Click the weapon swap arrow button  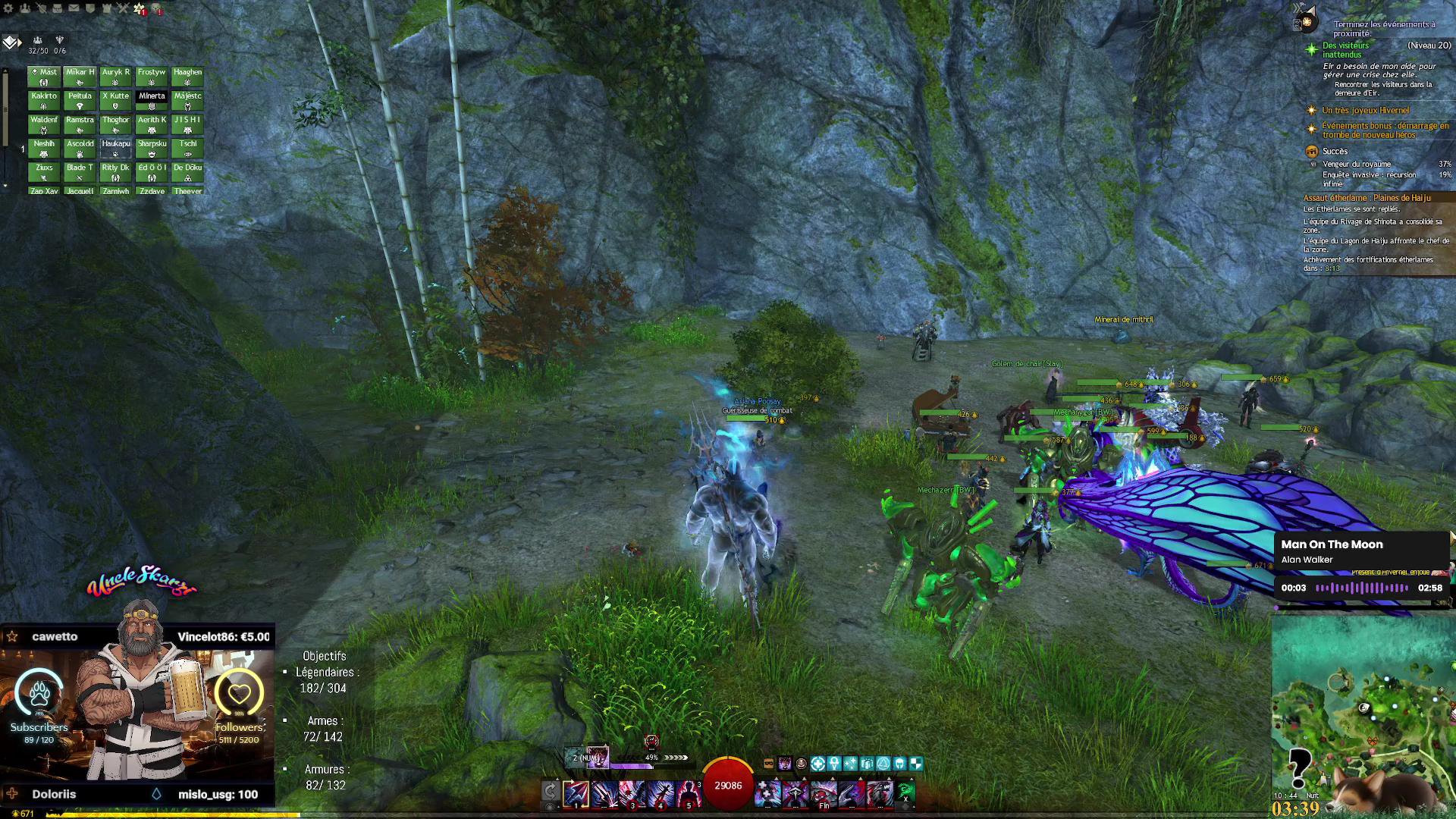551,792
